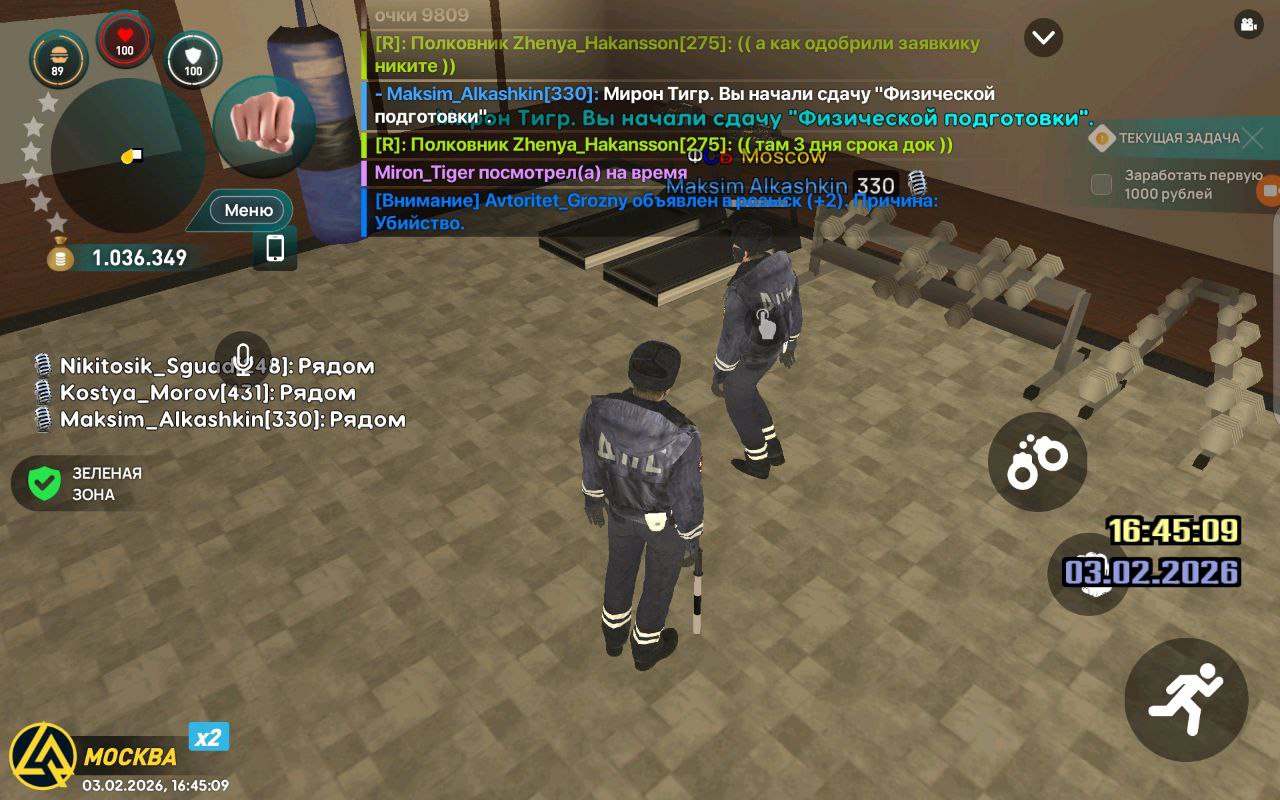Tap the orange video record button
The image size is (1280, 800).
coord(1270,190)
